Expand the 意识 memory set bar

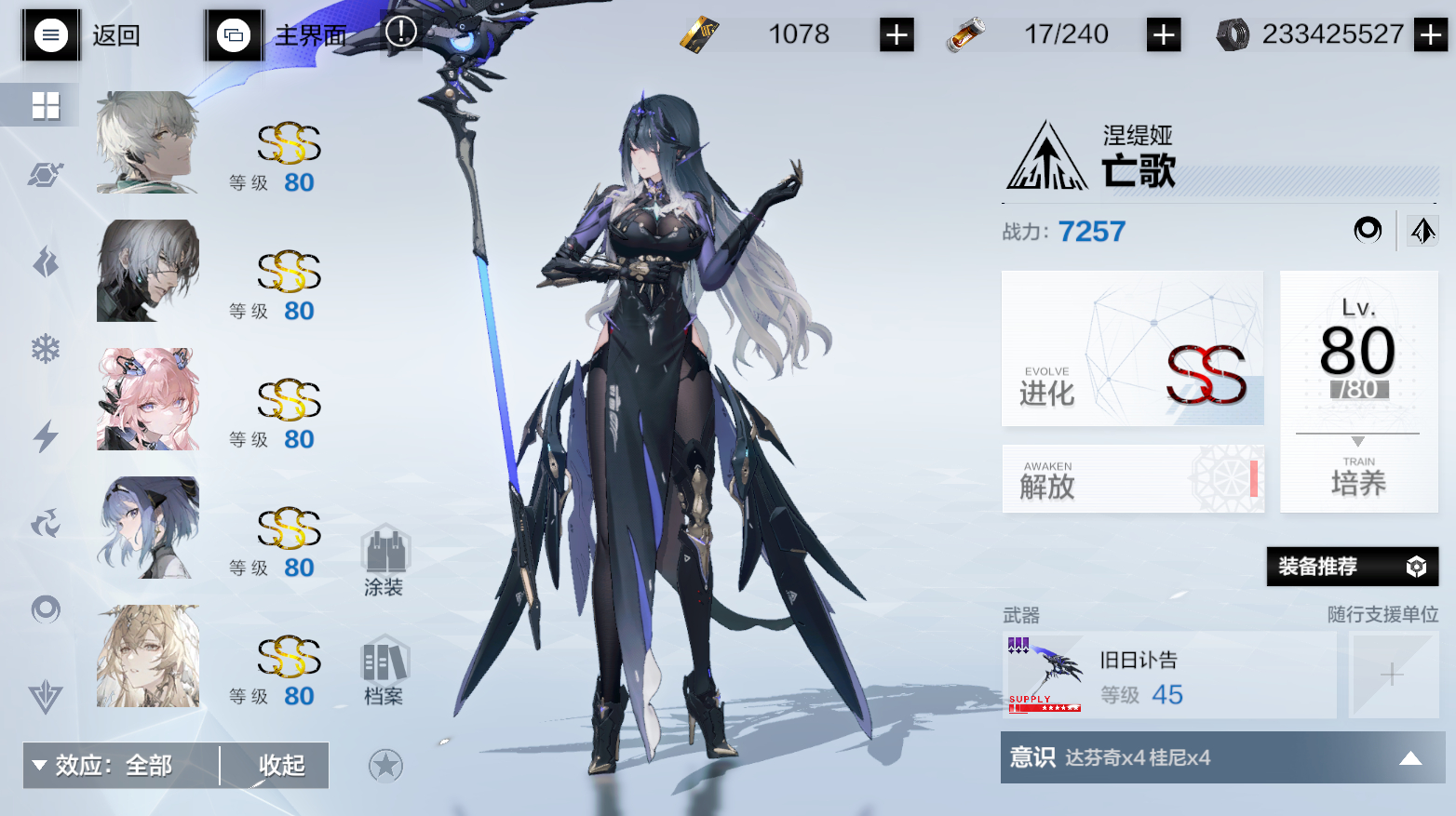1222,757
